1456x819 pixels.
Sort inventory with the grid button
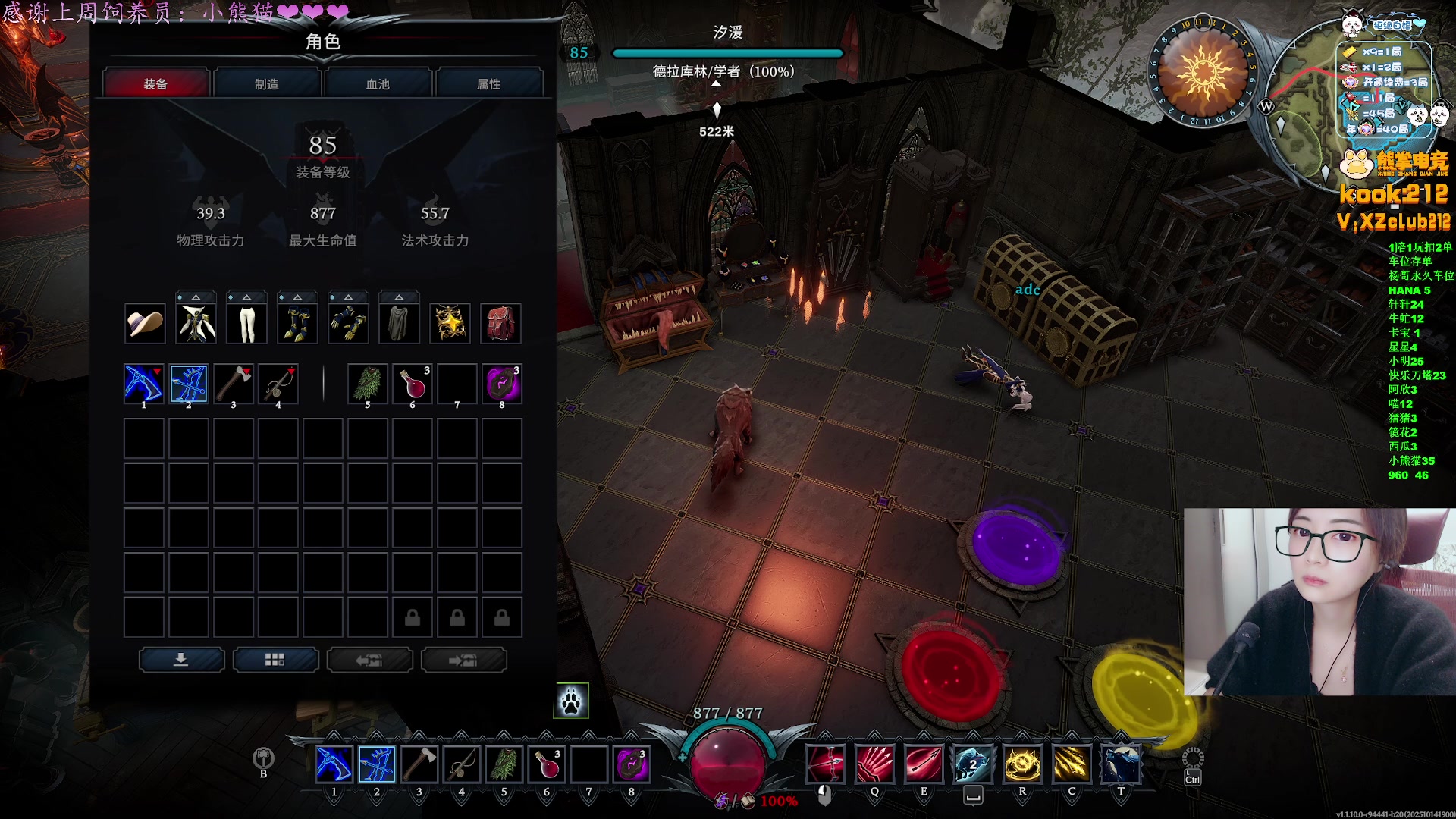(x=275, y=660)
